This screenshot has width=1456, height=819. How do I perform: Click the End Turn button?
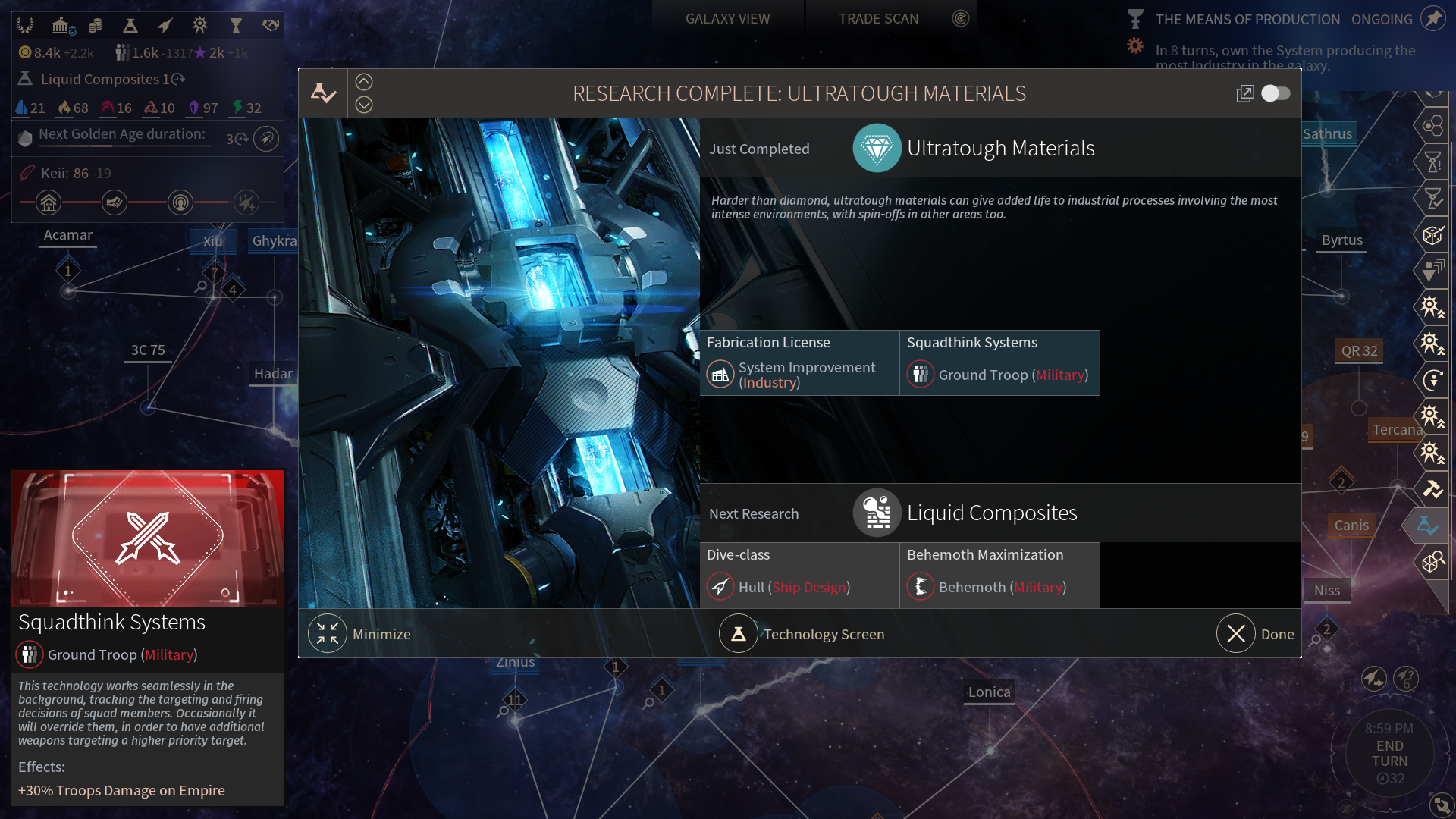click(1389, 754)
